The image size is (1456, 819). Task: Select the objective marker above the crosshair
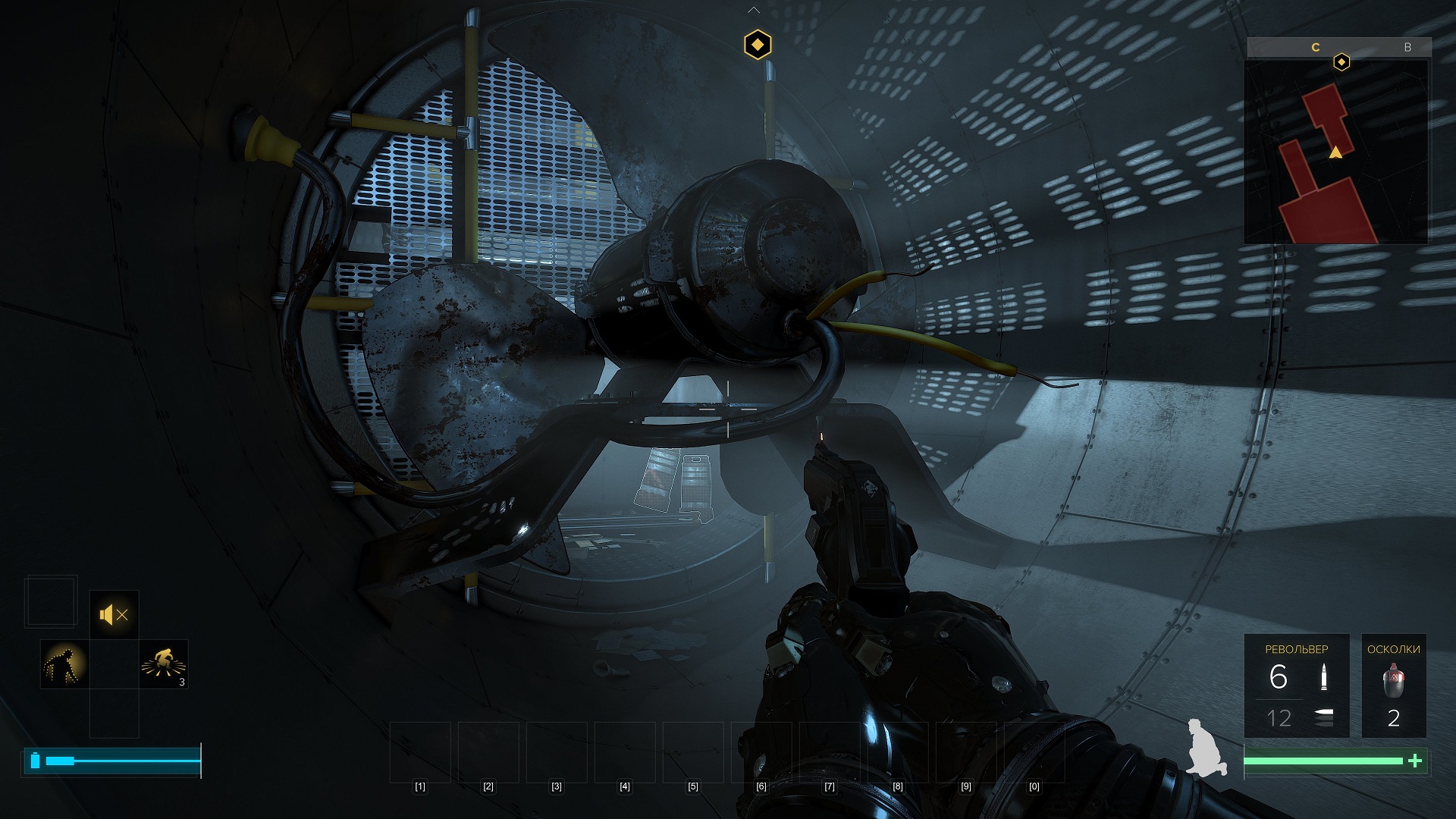(758, 45)
